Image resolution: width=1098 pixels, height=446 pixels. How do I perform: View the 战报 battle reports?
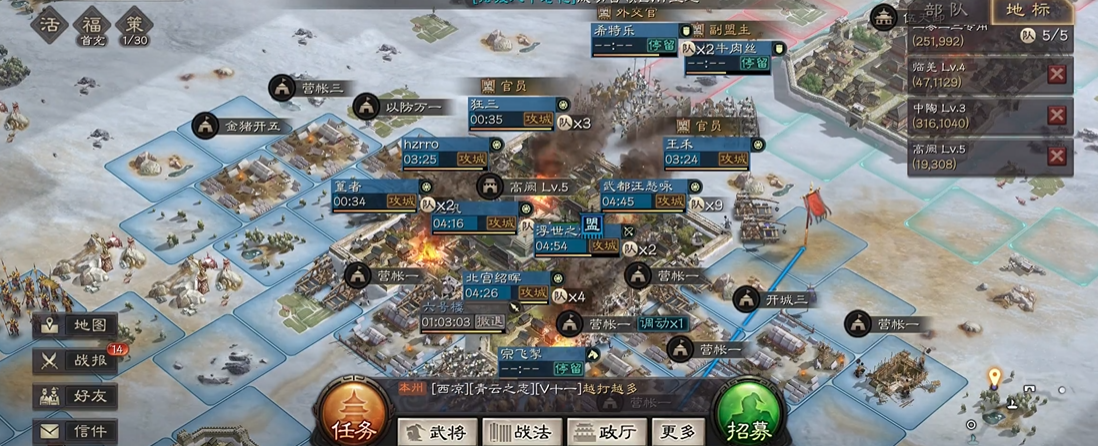click(x=76, y=361)
